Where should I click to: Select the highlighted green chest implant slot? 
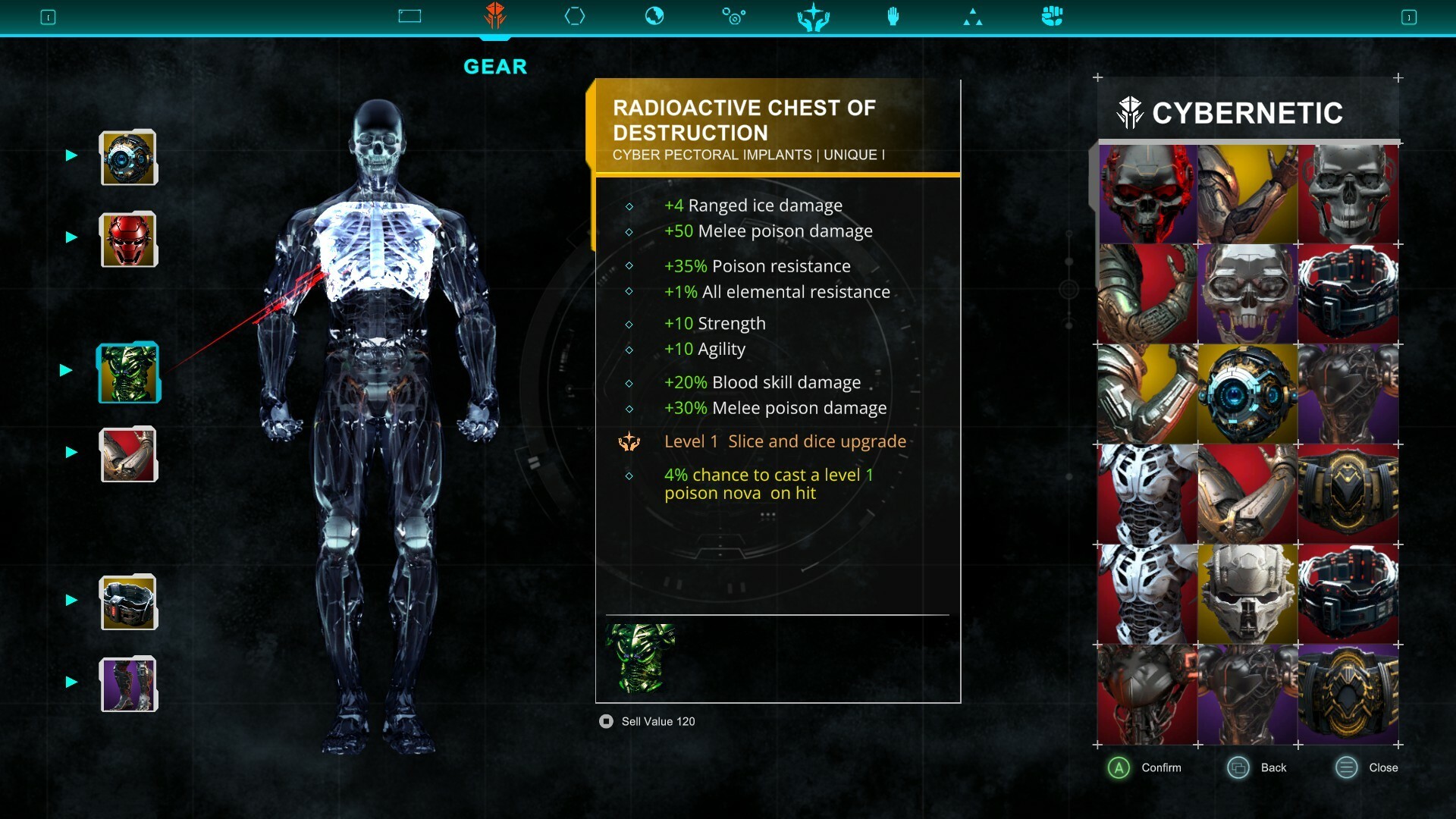pyautogui.click(x=128, y=372)
